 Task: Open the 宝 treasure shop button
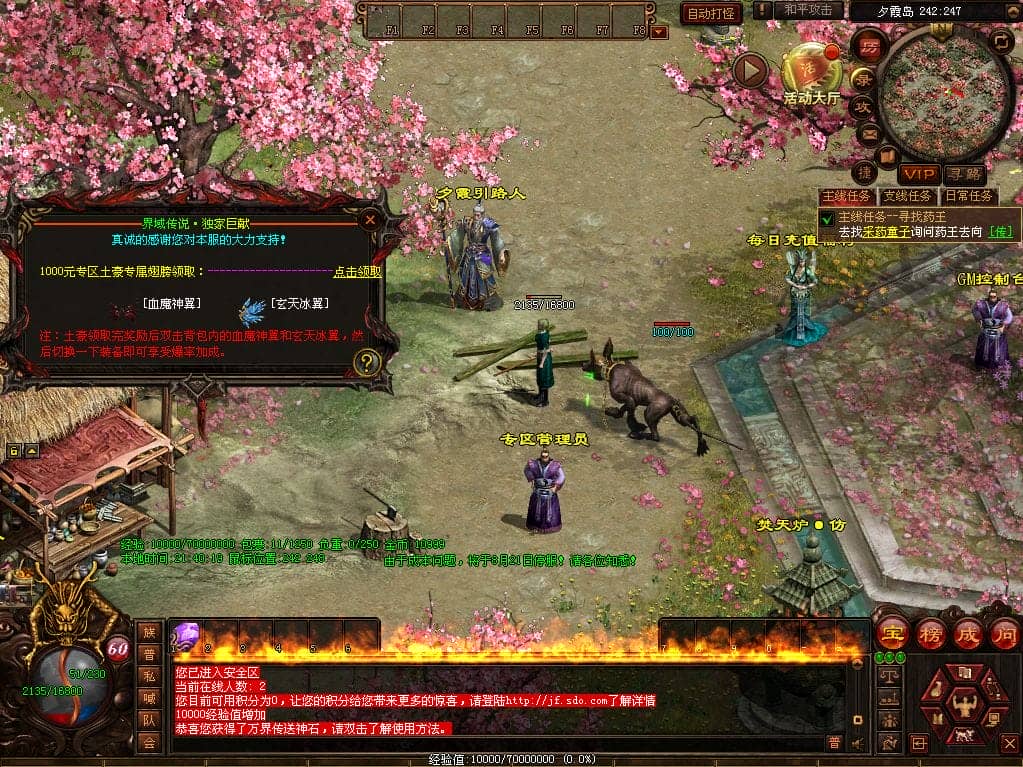point(891,633)
